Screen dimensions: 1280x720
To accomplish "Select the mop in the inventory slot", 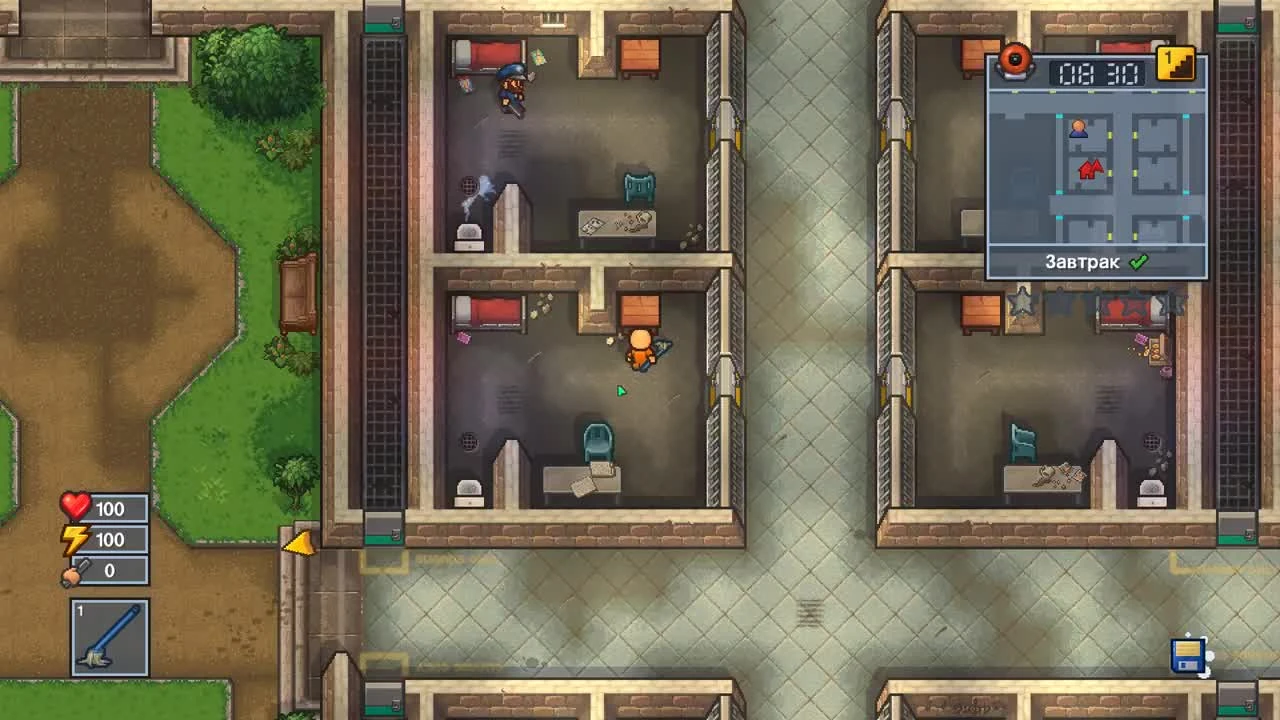I will pyautogui.click(x=107, y=638).
